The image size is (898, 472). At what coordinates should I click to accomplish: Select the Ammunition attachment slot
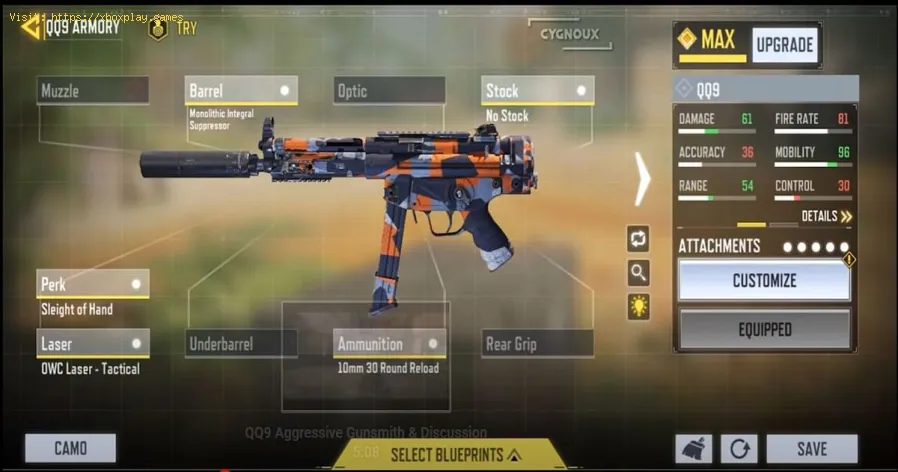pyautogui.click(x=389, y=344)
